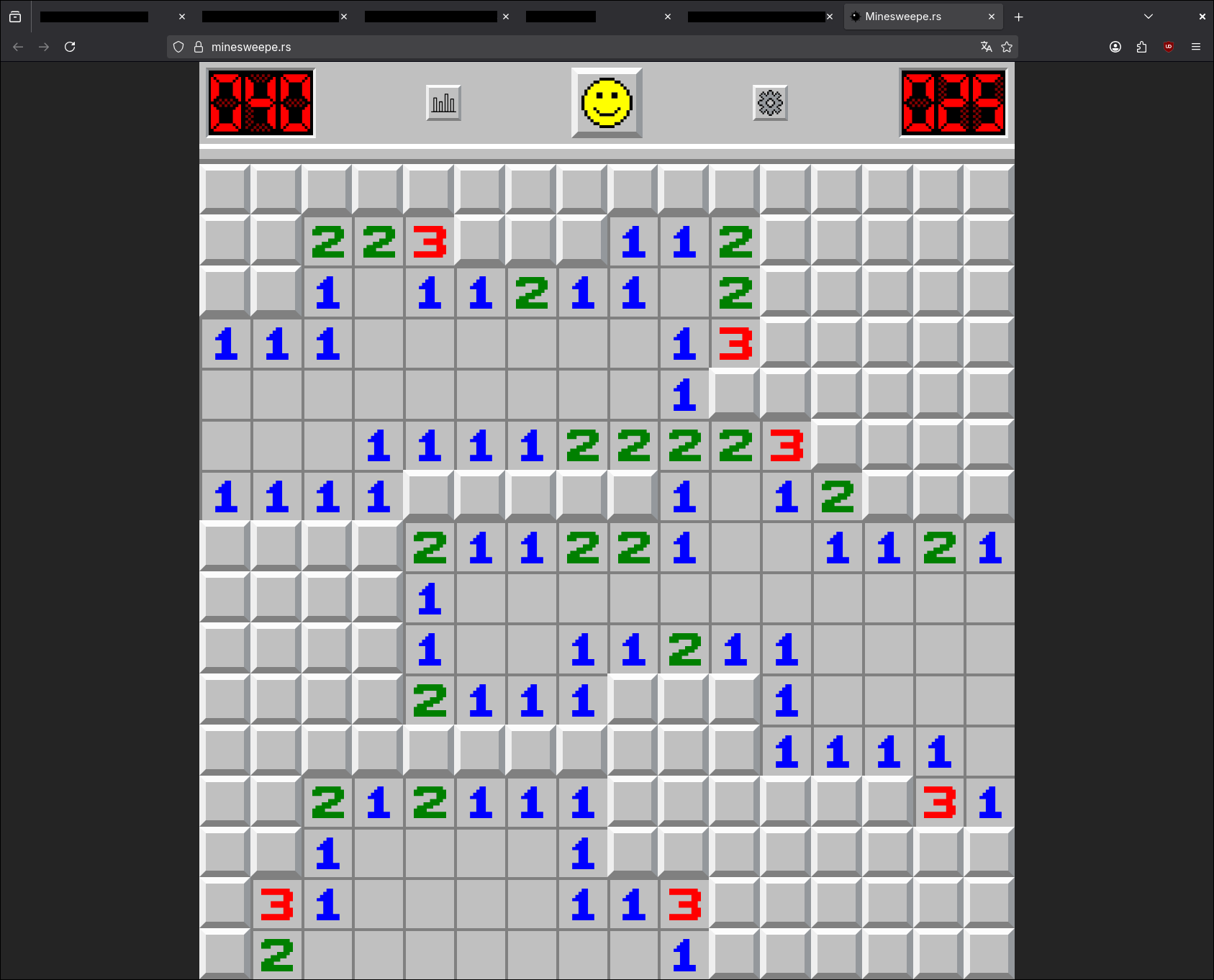Click the smiley face to restart the game
The height and width of the screenshot is (980, 1214).
pyautogui.click(x=606, y=103)
